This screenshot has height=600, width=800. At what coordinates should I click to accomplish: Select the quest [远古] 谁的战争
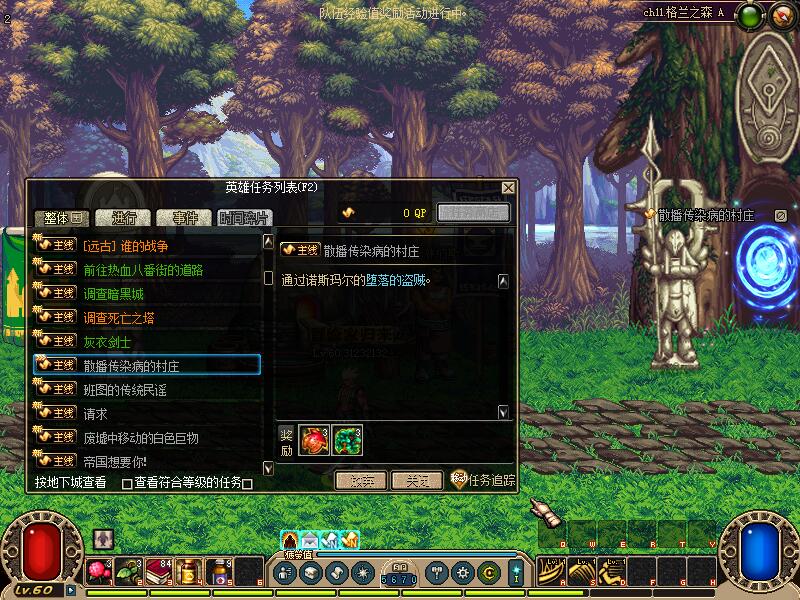(125, 245)
